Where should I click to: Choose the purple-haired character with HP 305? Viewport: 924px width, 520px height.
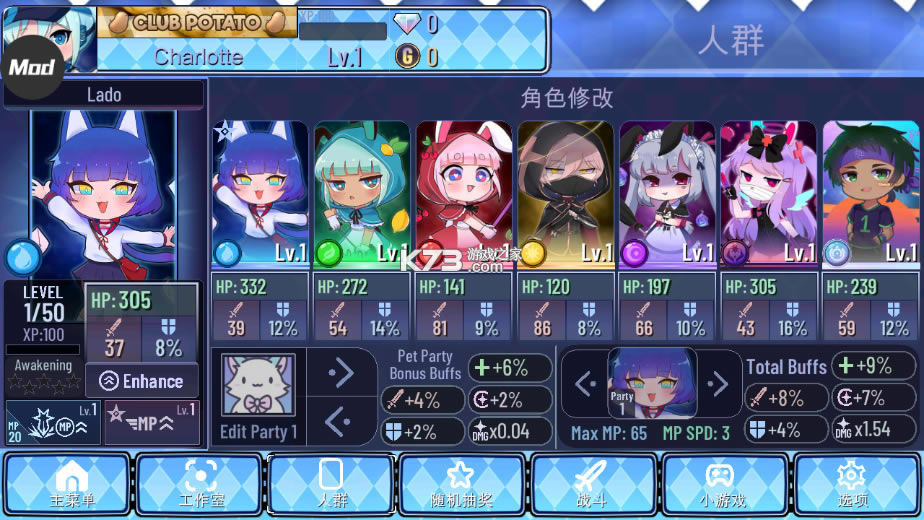pos(769,195)
